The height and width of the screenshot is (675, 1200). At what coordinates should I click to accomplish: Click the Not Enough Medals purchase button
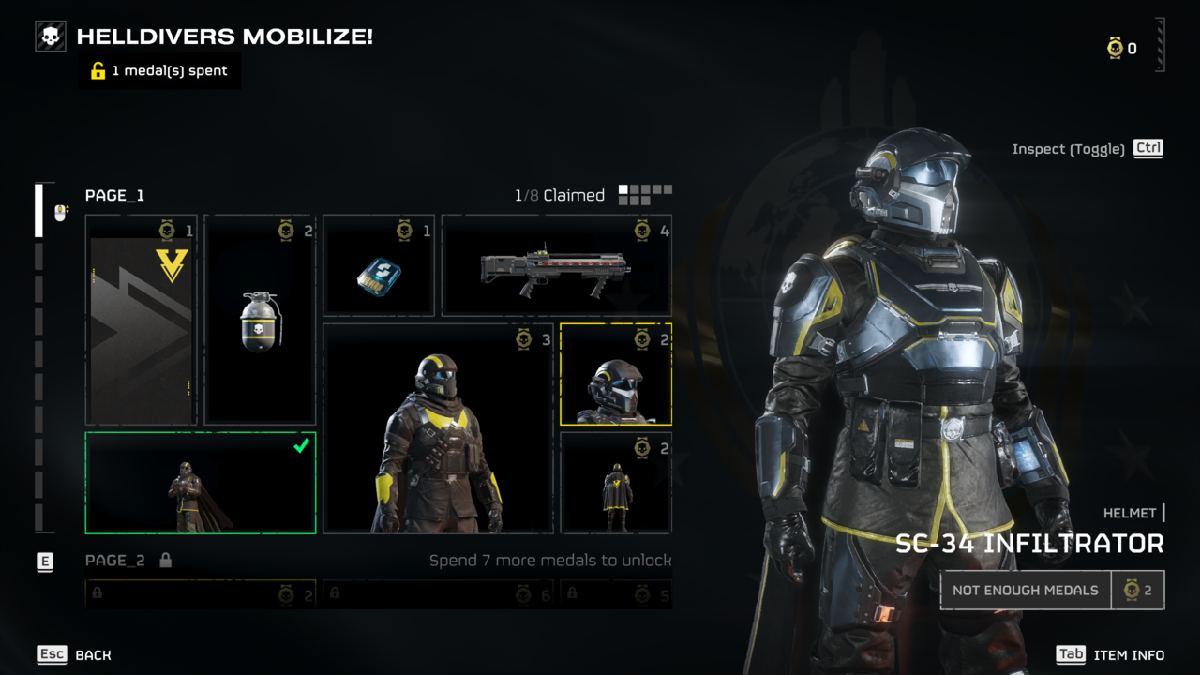click(x=1025, y=590)
